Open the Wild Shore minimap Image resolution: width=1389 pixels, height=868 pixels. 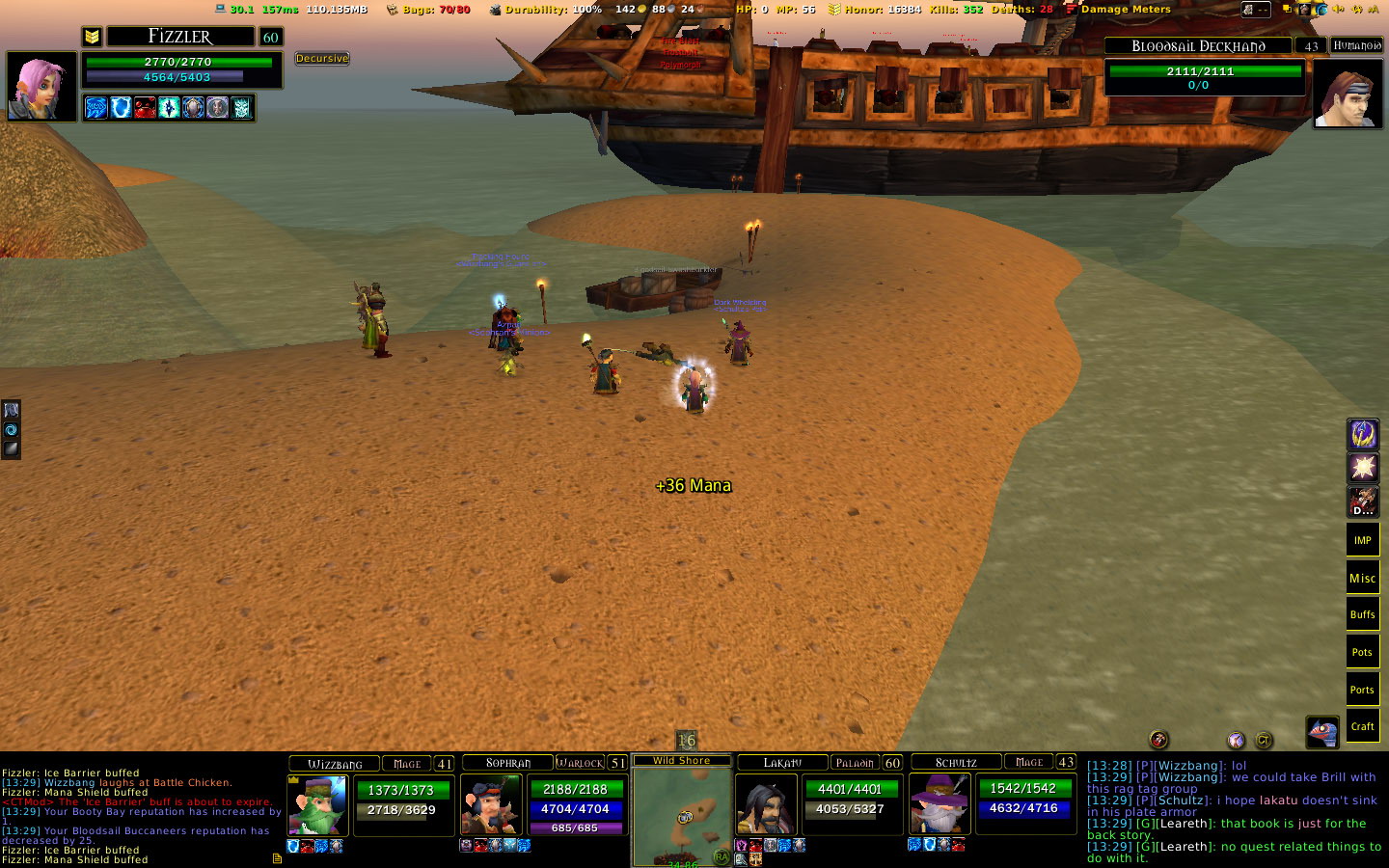pos(682,815)
